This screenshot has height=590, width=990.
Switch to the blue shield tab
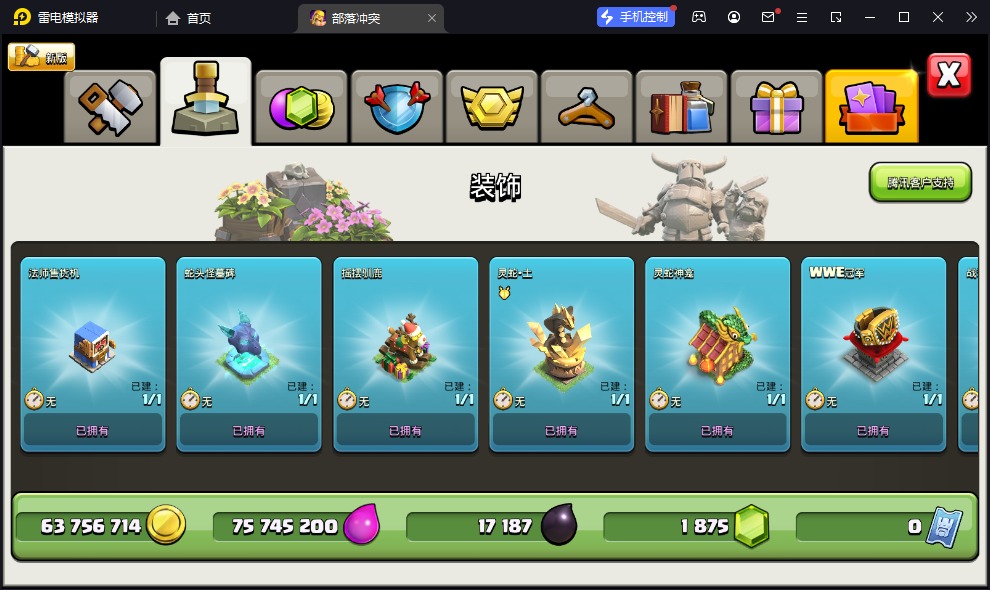[x=396, y=106]
